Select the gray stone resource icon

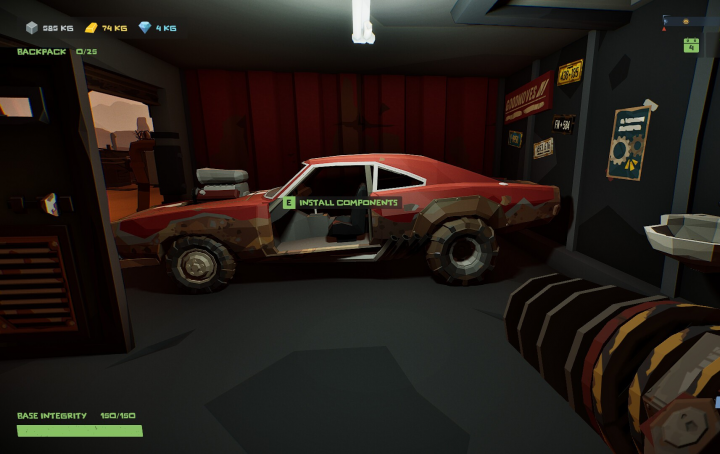tap(31, 28)
